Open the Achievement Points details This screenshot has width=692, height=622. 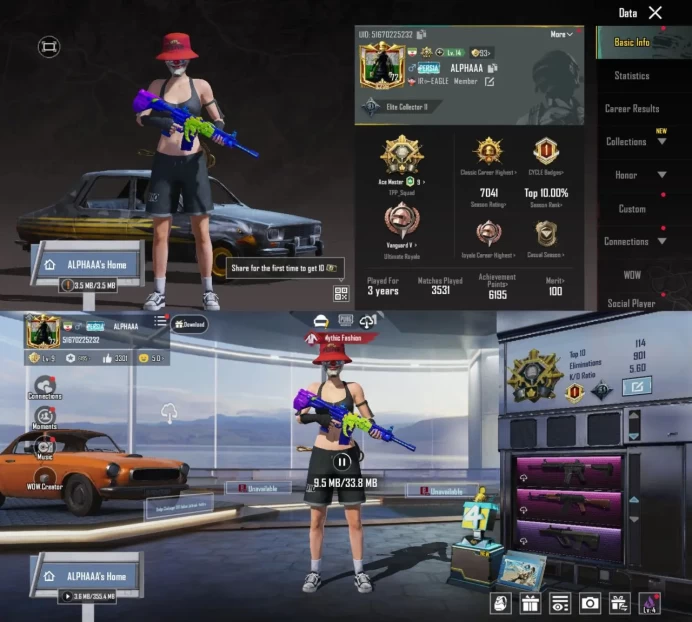click(x=497, y=287)
